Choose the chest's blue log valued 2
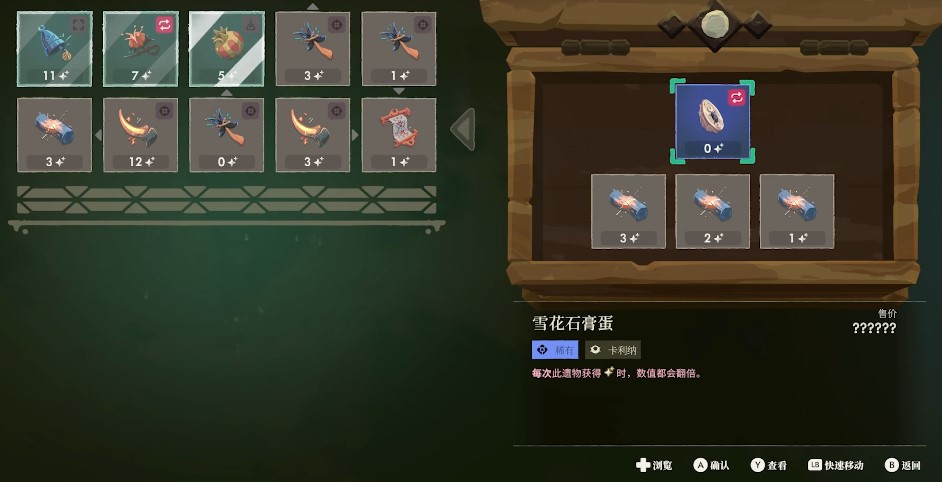Screen dimensions: 942x482 [x=712, y=211]
